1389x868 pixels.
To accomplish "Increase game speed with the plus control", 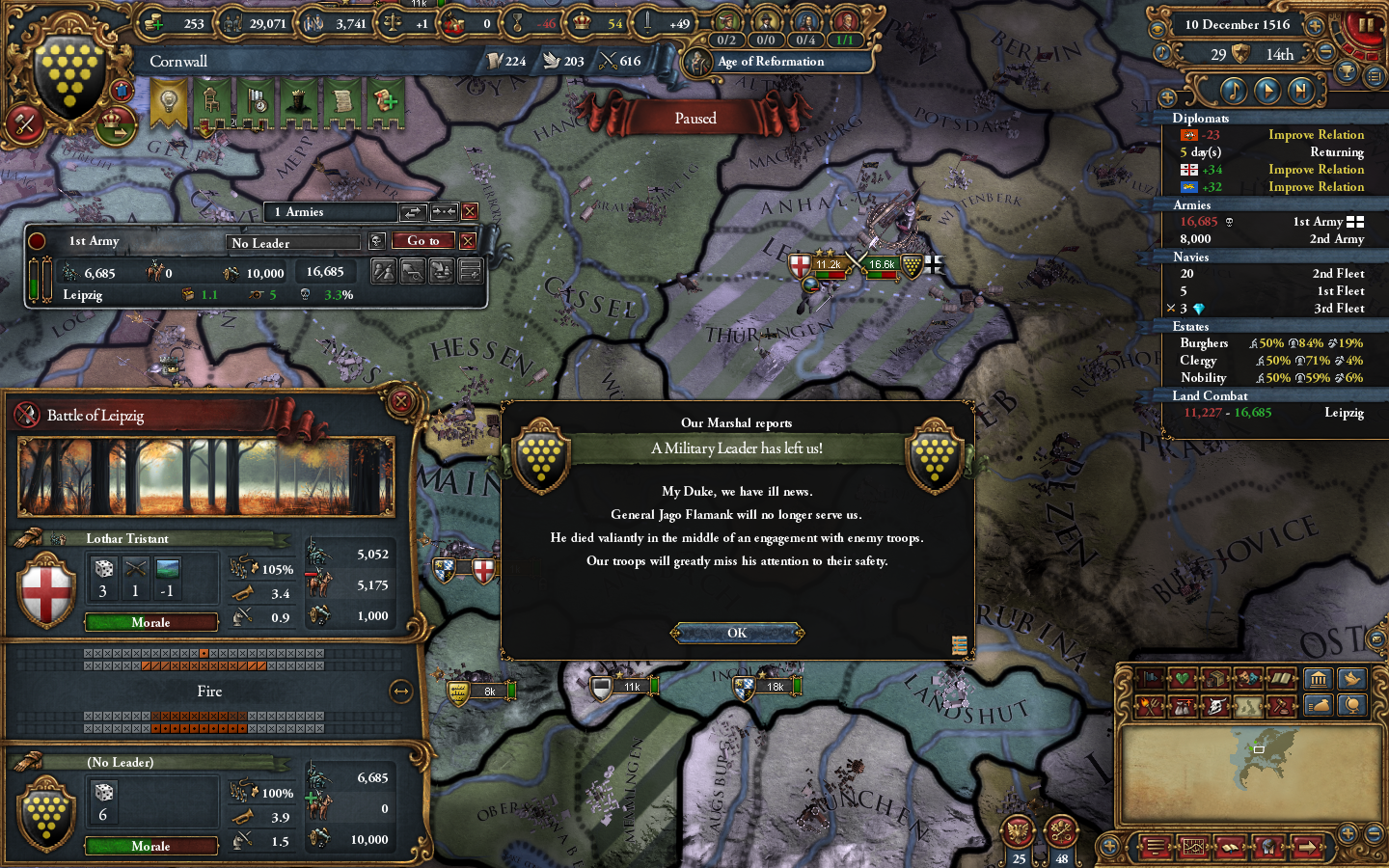I will pos(1316,25).
